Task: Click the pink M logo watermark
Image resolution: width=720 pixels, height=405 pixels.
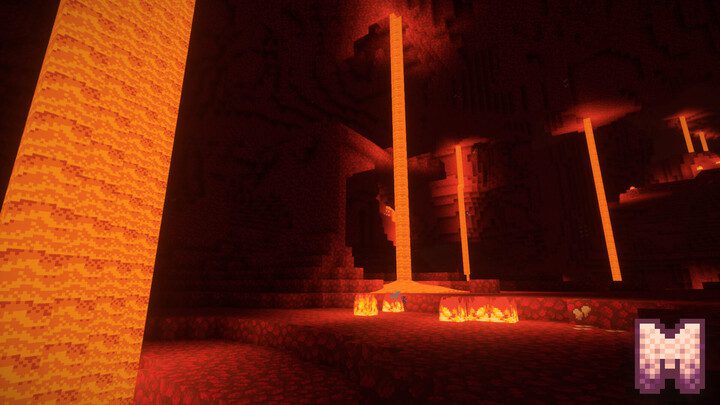Action: 670,354
